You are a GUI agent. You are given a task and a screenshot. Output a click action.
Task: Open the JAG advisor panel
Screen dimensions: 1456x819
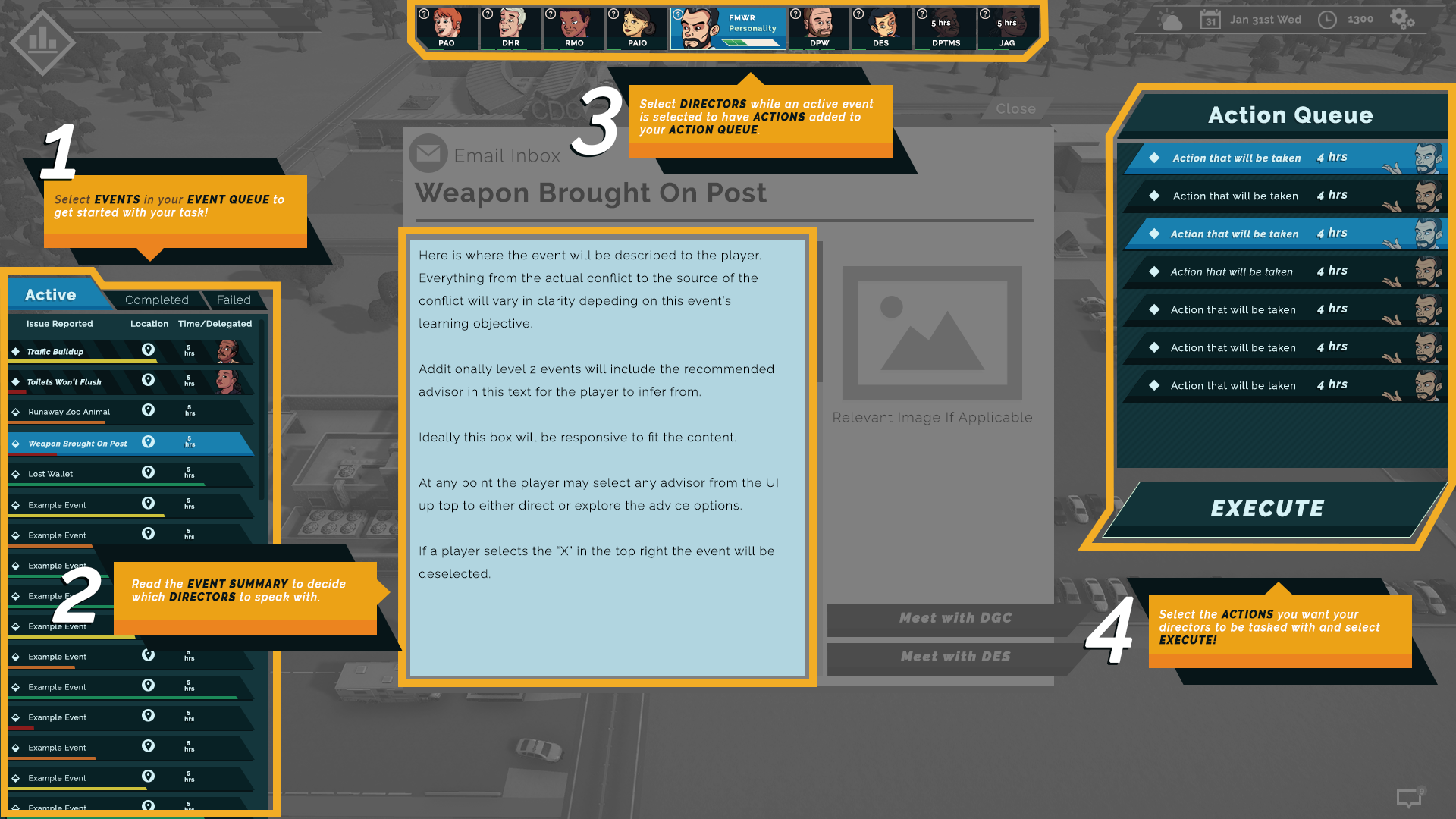pos(1006,27)
